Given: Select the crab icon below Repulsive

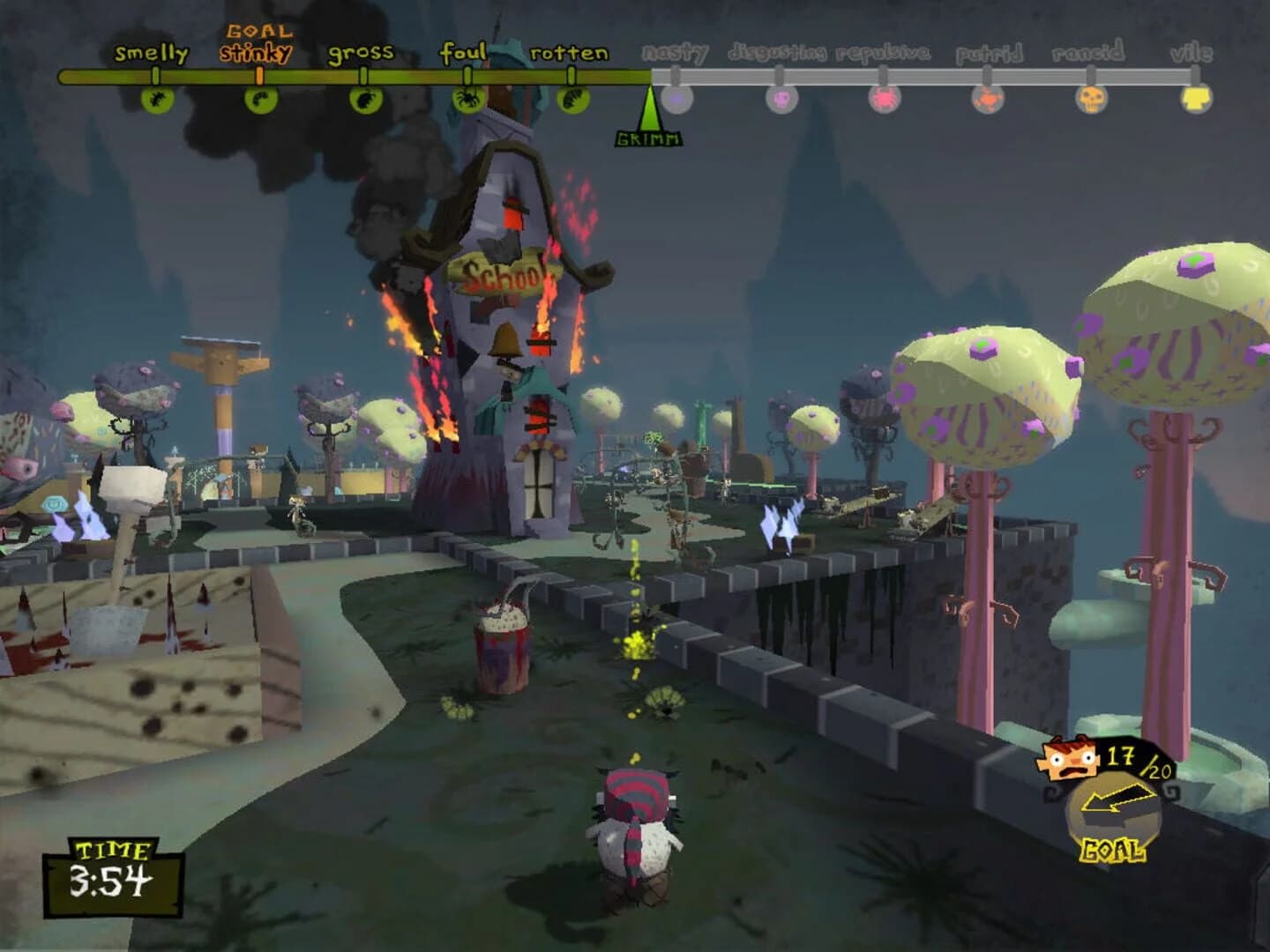Looking at the screenshot, I should coord(884,99).
